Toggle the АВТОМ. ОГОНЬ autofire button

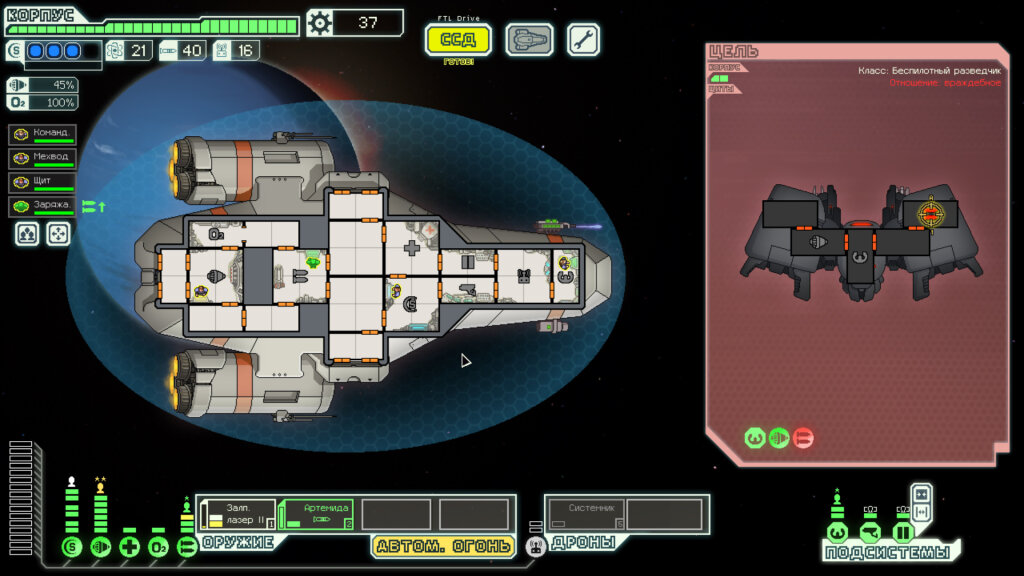(x=444, y=546)
